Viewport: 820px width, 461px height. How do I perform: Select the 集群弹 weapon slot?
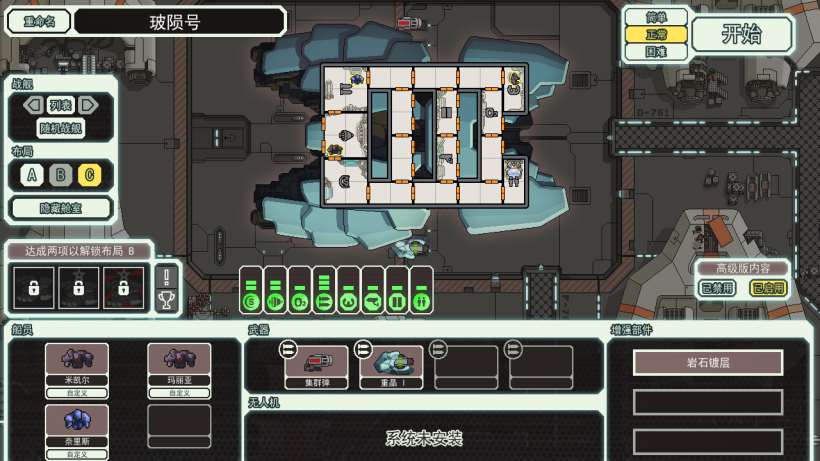coord(315,368)
